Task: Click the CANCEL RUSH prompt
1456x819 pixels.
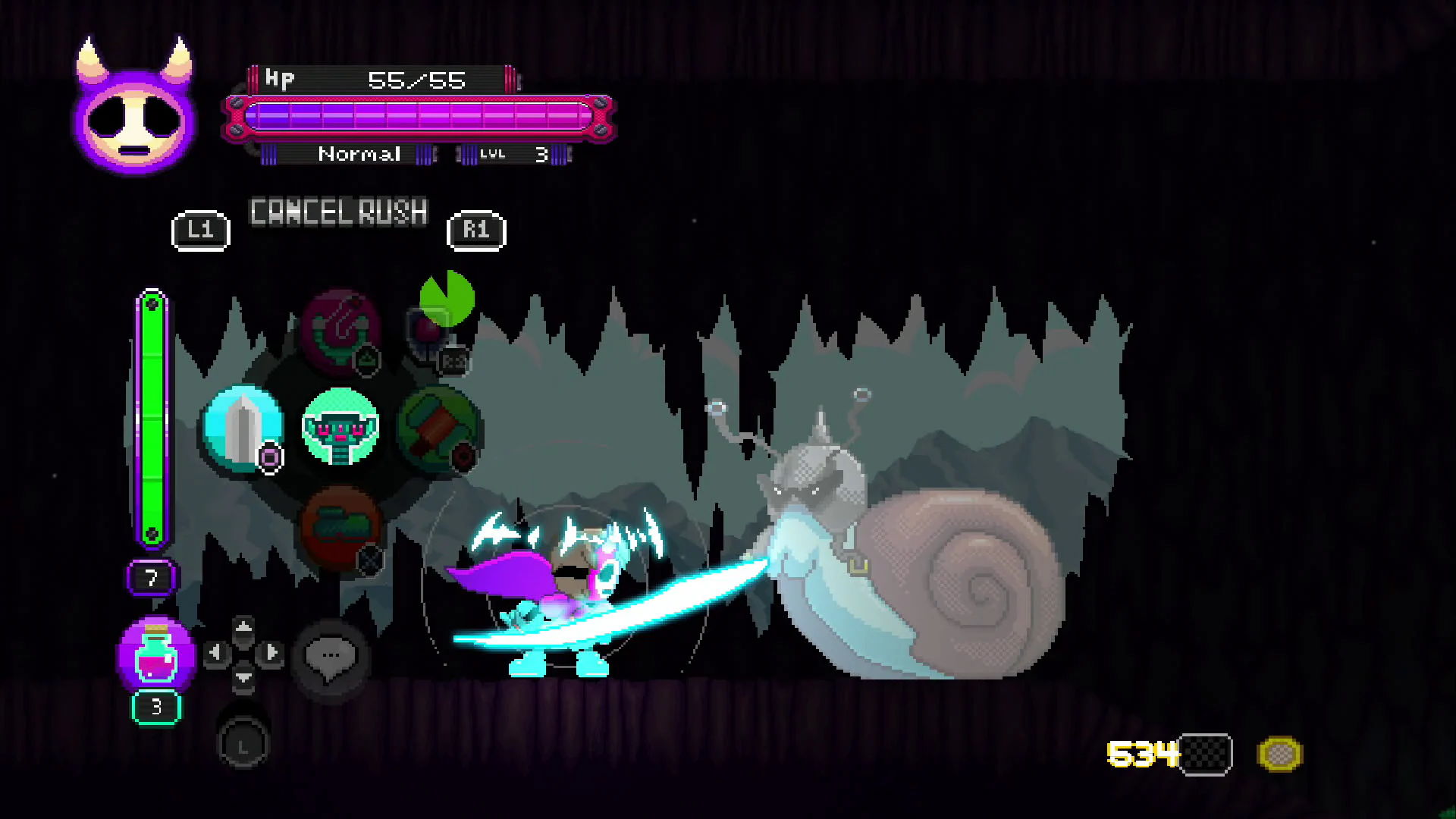Action: tap(339, 212)
